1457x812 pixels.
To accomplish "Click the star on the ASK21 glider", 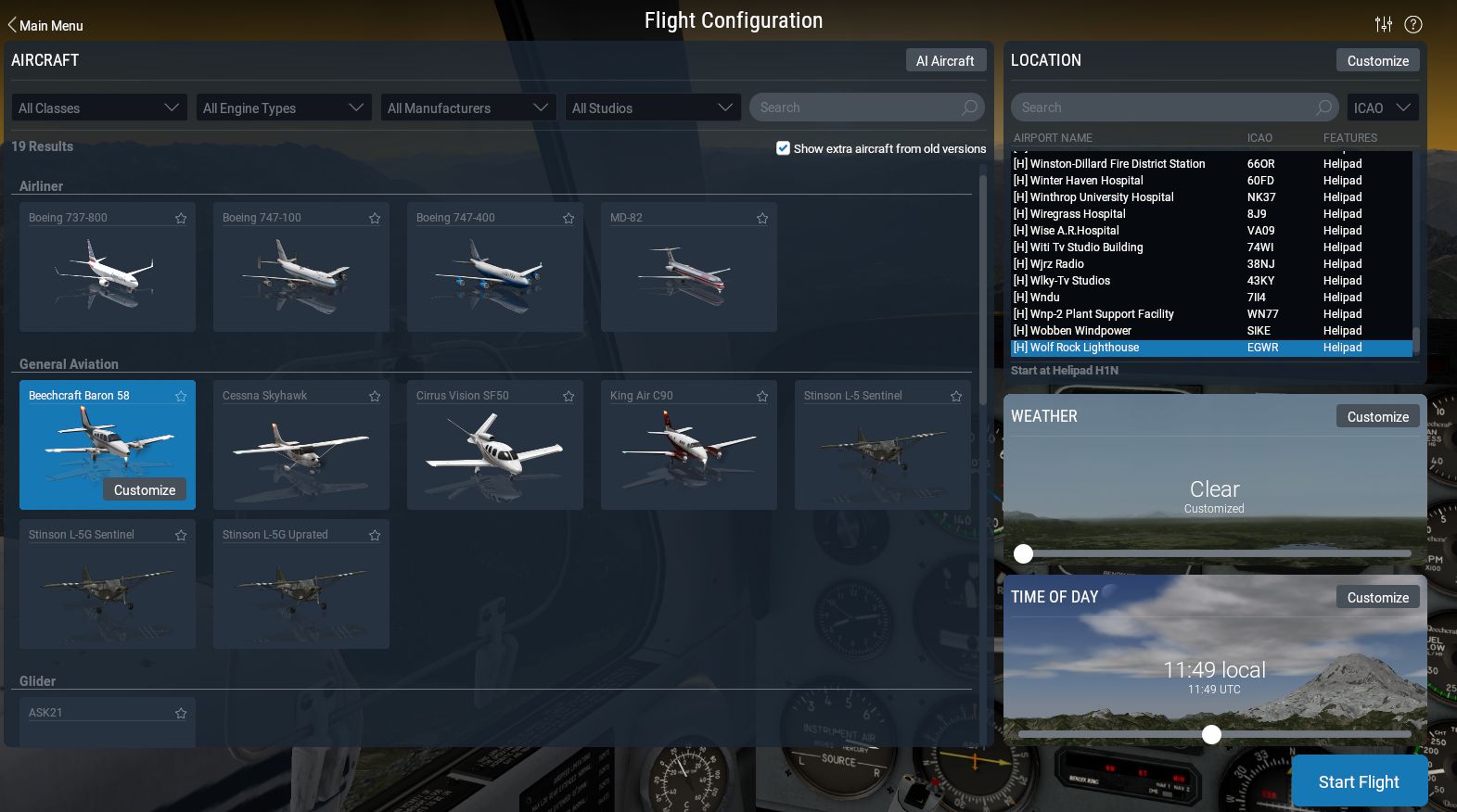I will pos(181,713).
